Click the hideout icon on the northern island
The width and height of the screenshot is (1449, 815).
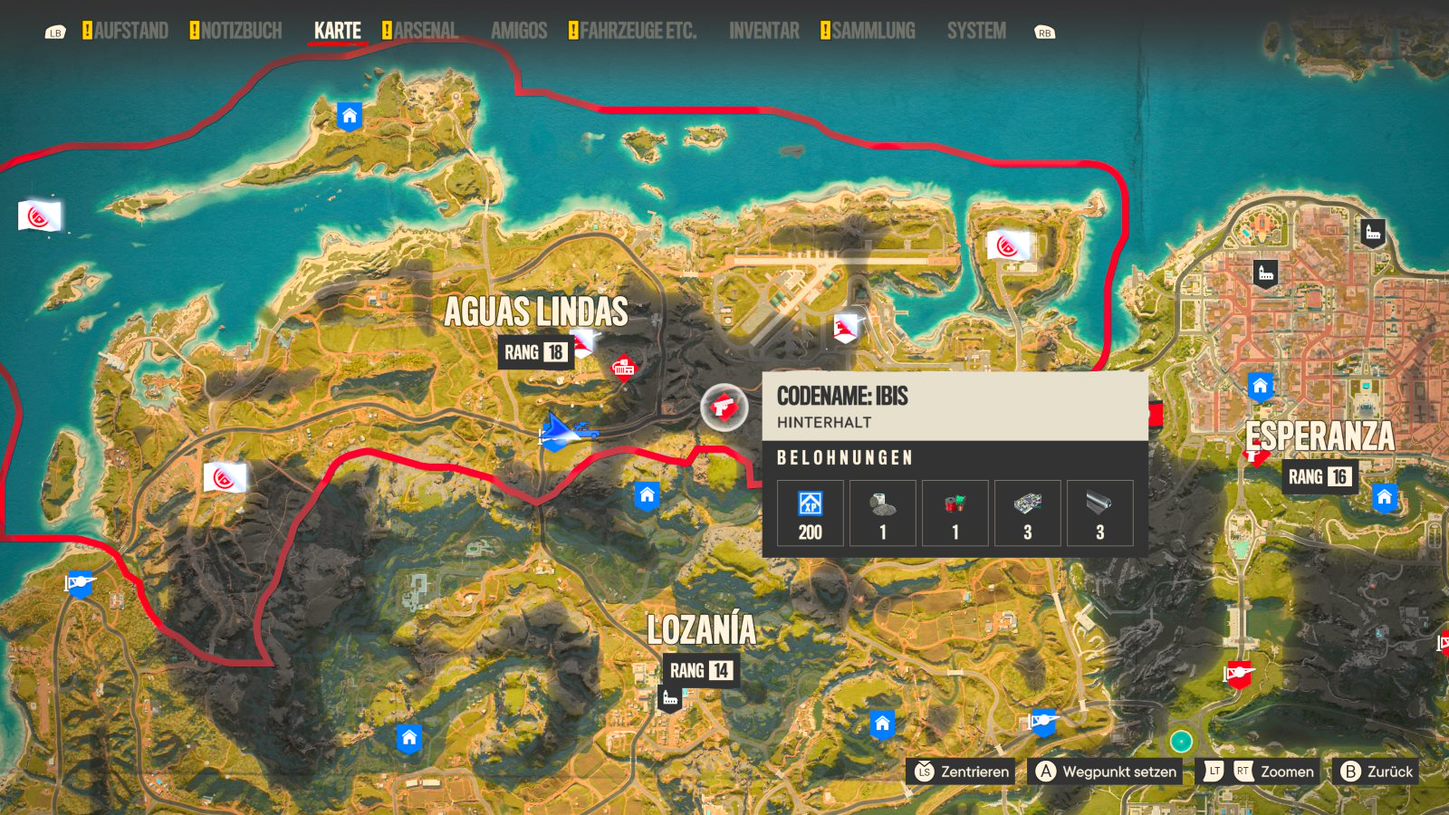[348, 116]
